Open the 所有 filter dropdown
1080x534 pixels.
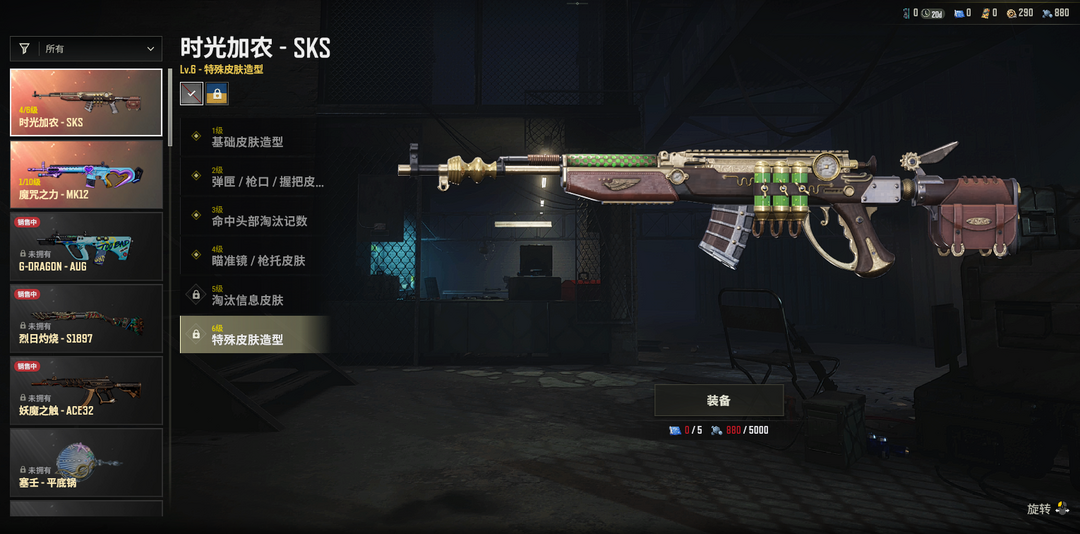[86, 48]
